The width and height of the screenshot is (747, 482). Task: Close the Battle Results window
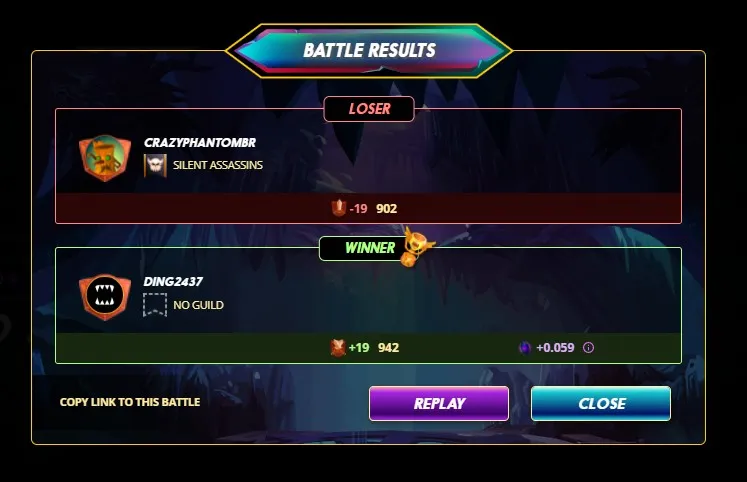pos(601,404)
